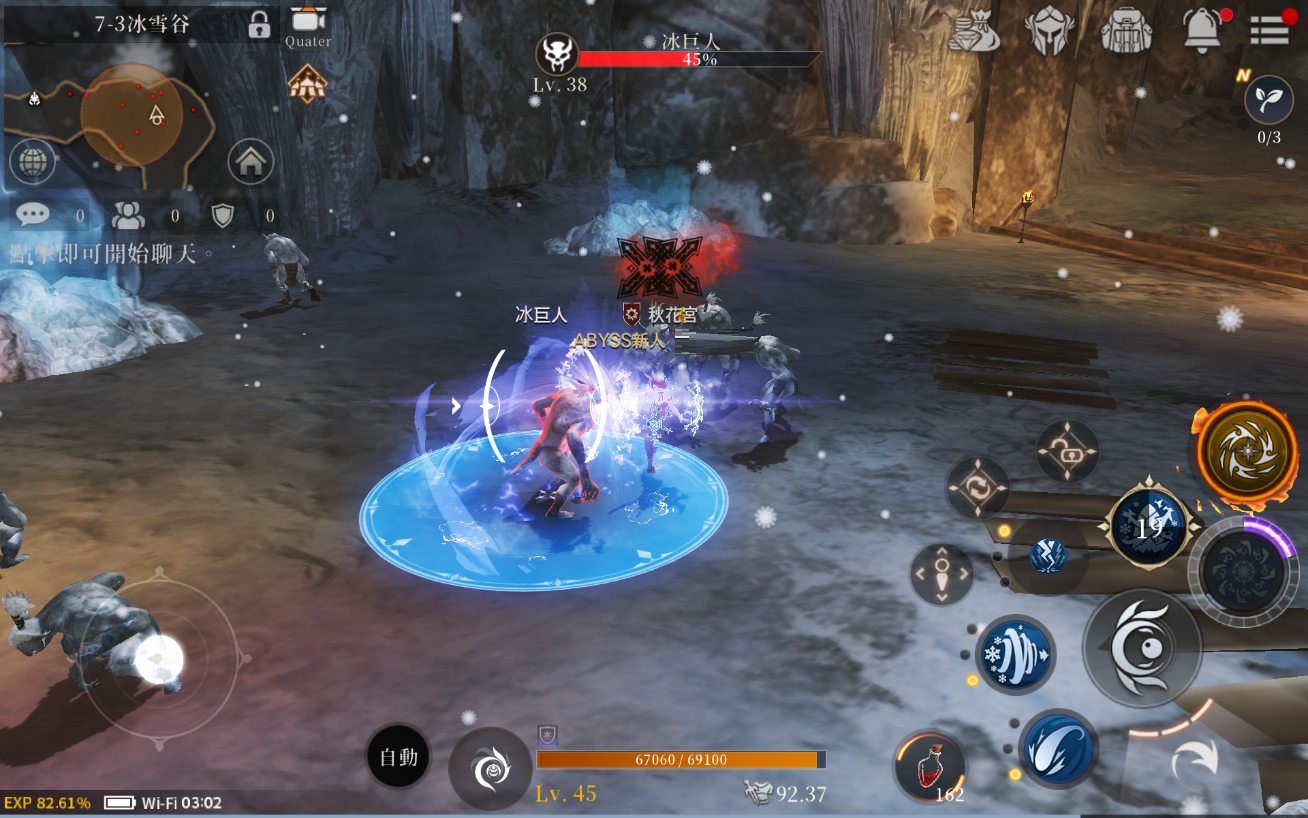This screenshot has height=818, width=1308.
Task: Open the coin bag shop icon
Action: pyautogui.click(x=972, y=30)
